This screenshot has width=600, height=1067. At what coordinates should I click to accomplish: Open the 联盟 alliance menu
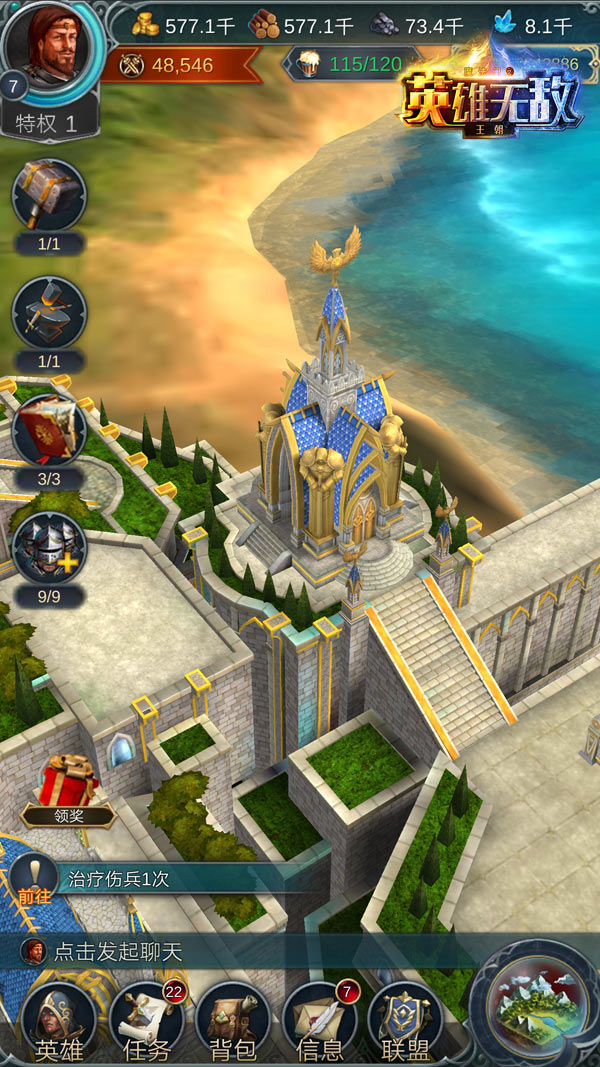405,1020
